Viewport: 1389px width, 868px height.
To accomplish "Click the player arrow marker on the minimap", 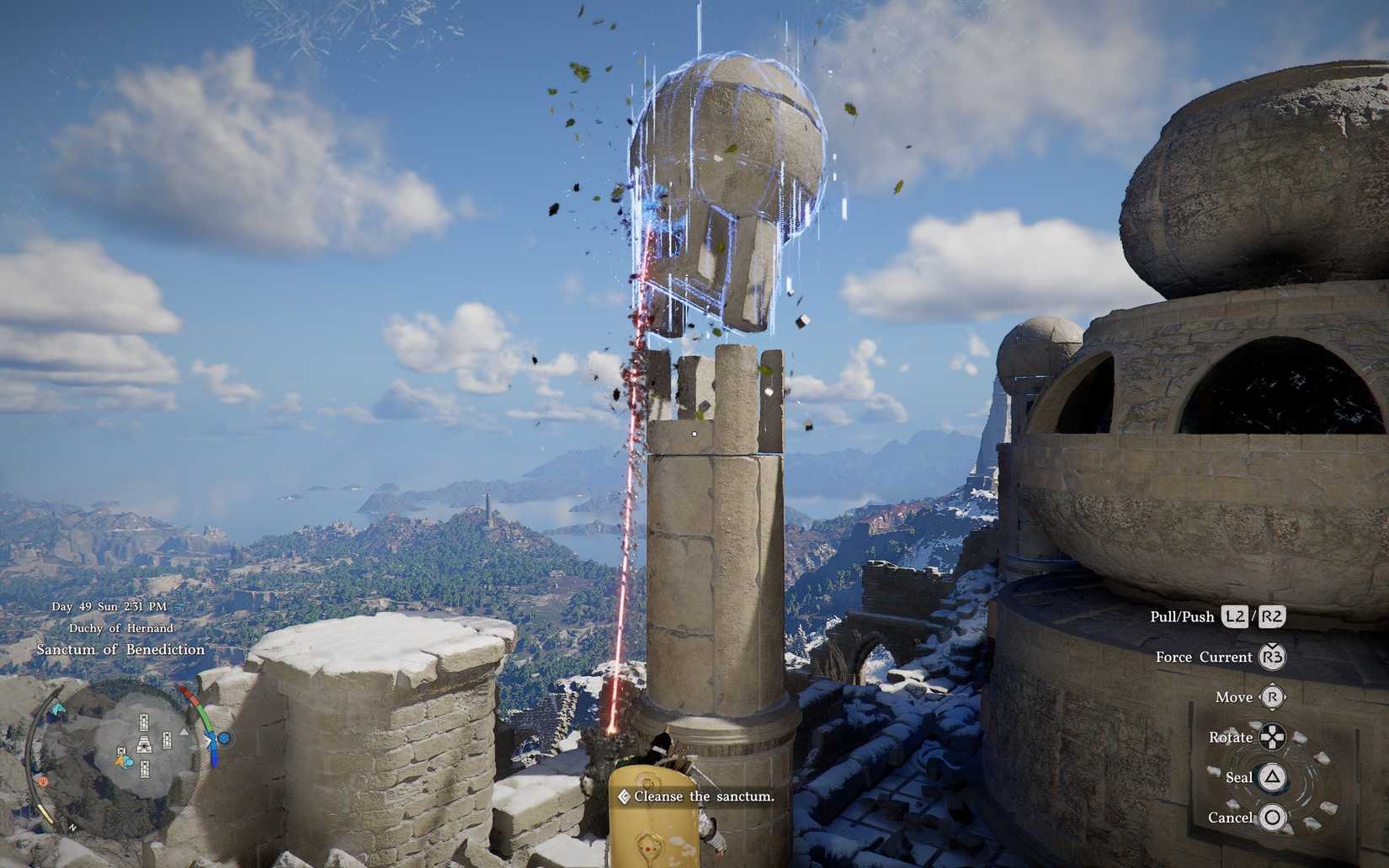I will pyautogui.click(x=122, y=760).
